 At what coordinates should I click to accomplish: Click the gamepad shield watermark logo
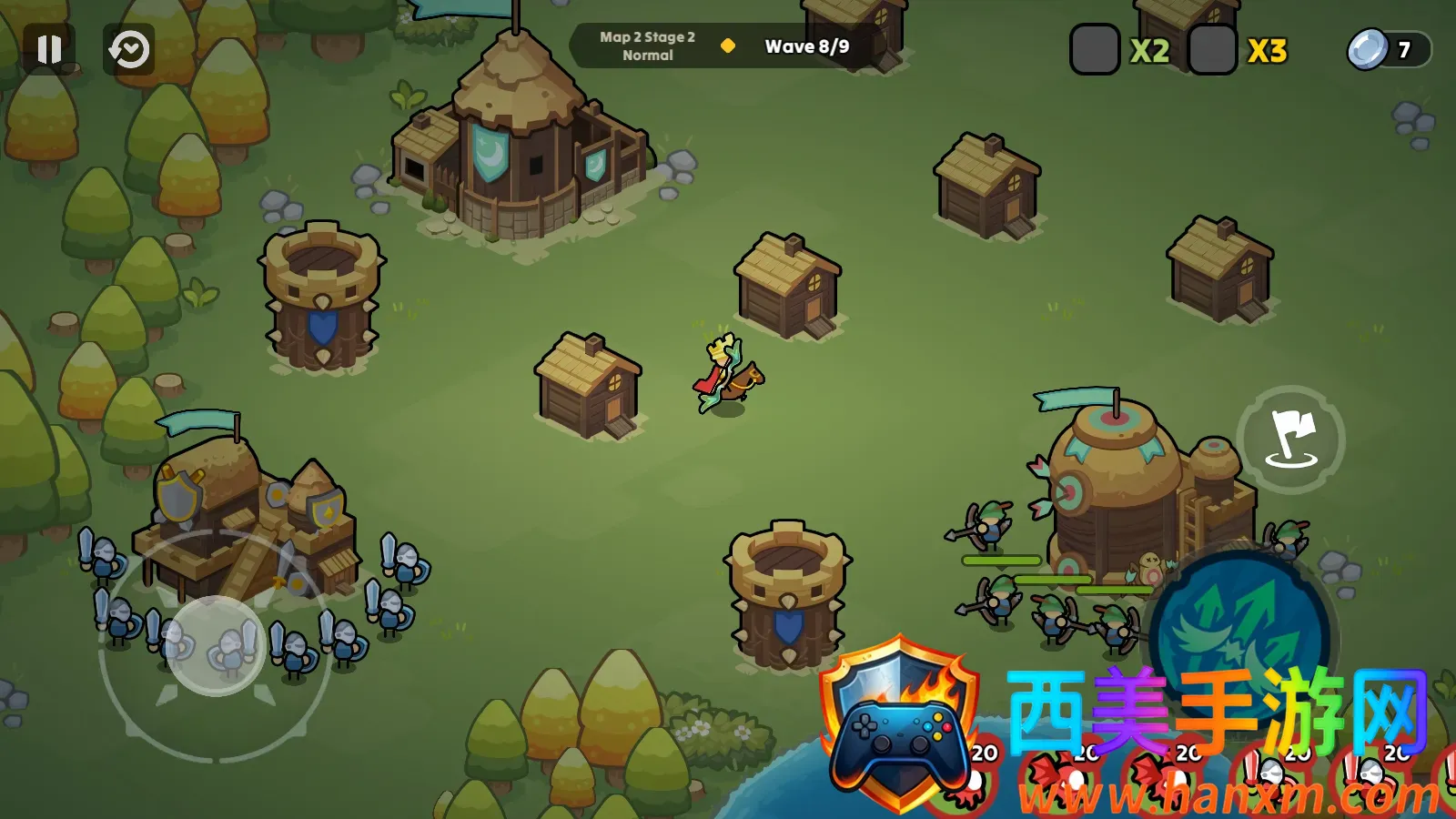coord(898,723)
